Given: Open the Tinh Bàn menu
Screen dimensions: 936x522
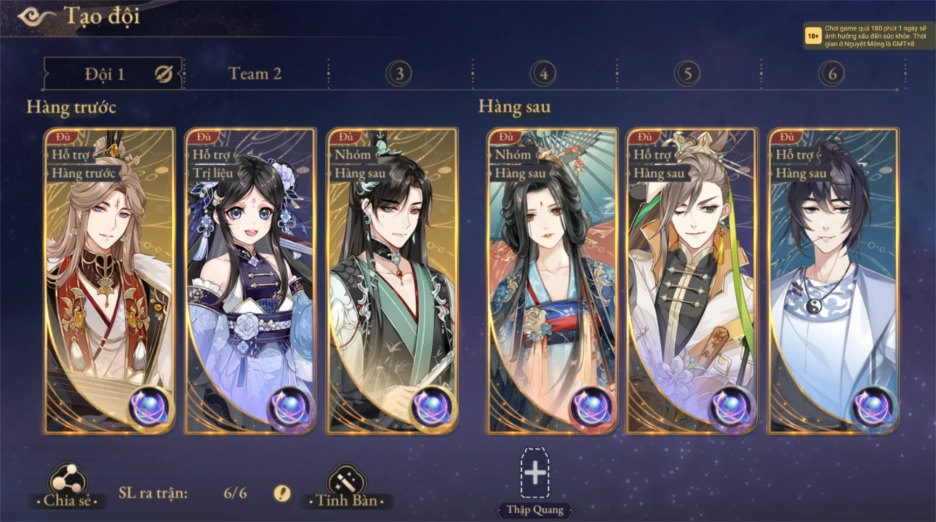Looking at the screenshot, I should pyautogui.click(x=347, y=485).
